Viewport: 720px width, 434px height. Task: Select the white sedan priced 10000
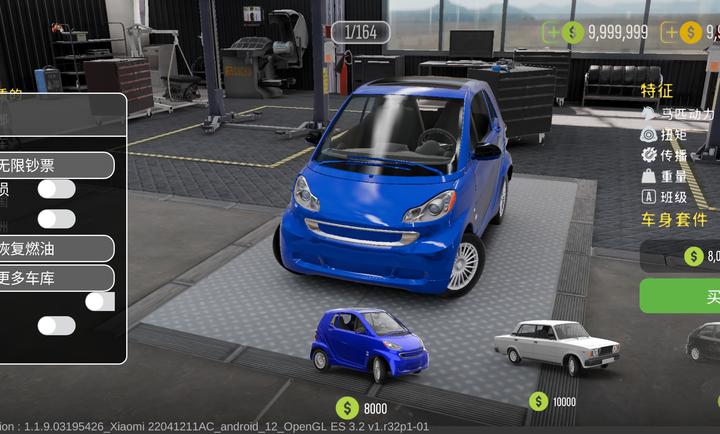pyautogui.click(x=556, y=345)
